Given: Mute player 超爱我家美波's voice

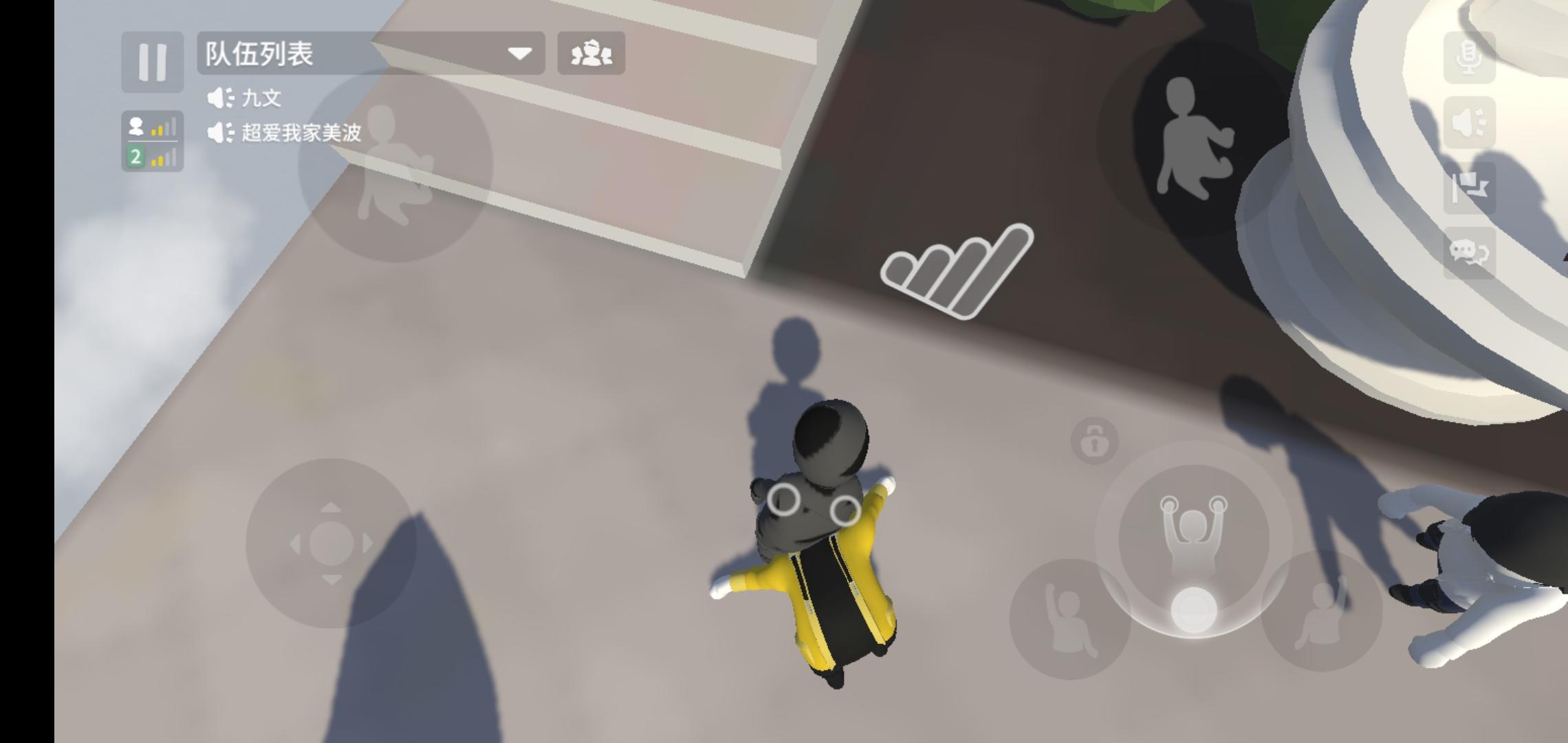Looking at the screenshot, I should (220, 132).
